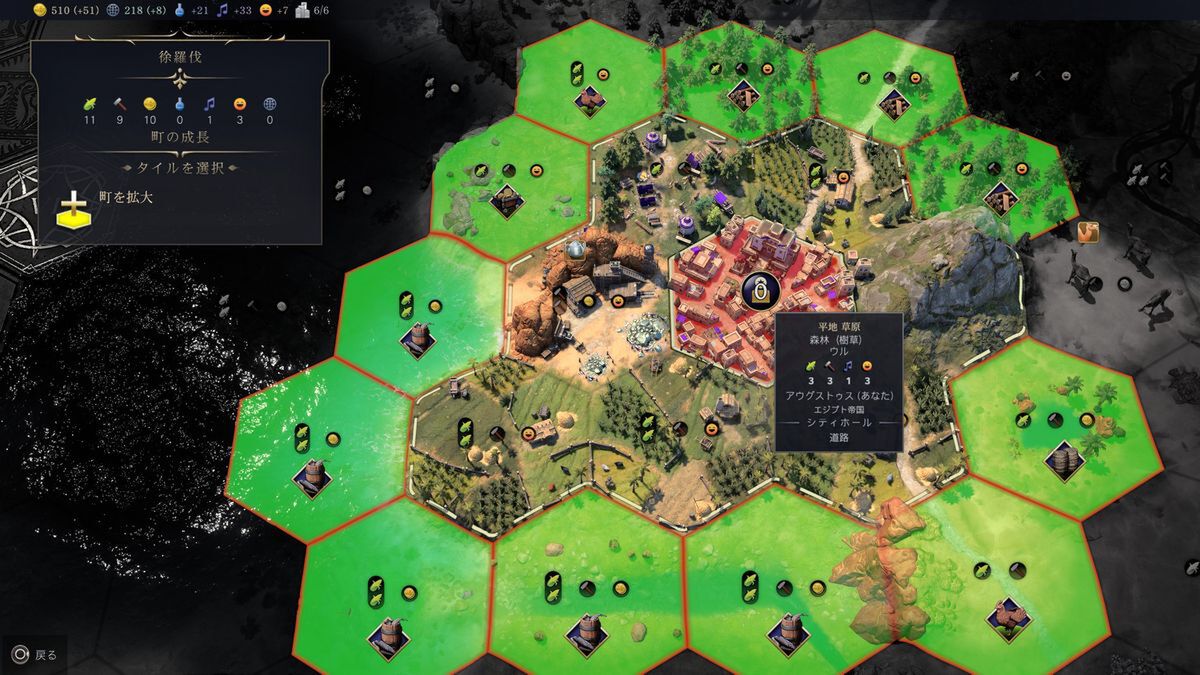The image size is (1200, 675).
Task: Pick the green tile with mine cart icon
Action: tap(507, 201)
